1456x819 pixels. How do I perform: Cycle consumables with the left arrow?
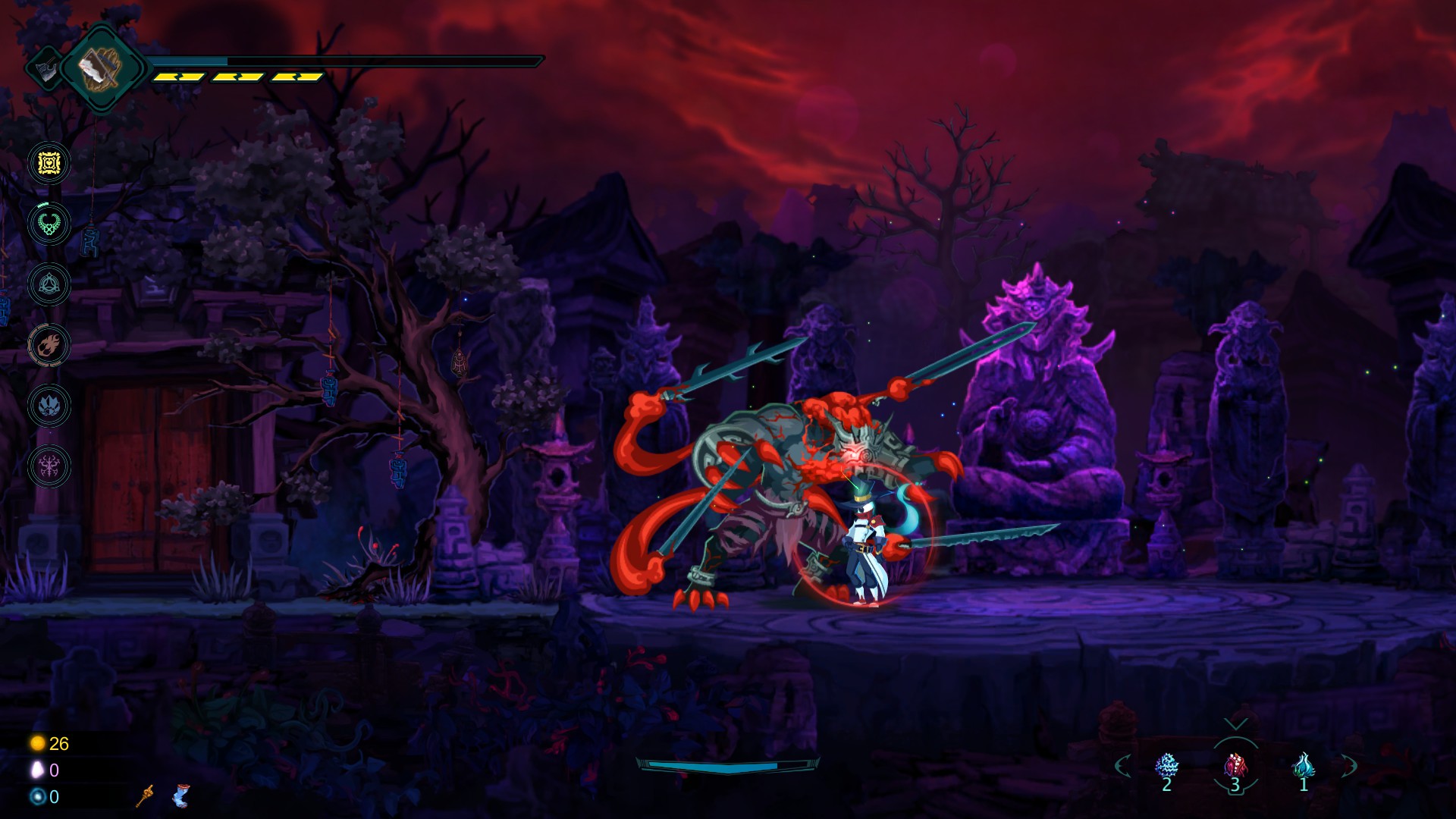pos(1123,766)
